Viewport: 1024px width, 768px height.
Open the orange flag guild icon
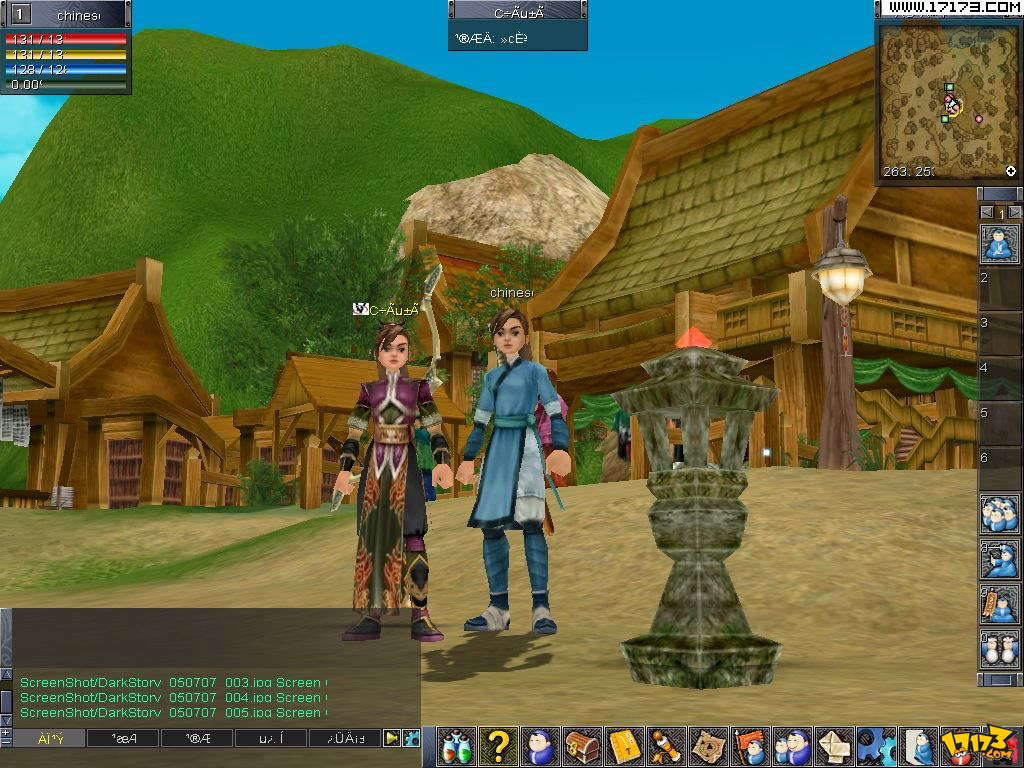coord(750,746)
